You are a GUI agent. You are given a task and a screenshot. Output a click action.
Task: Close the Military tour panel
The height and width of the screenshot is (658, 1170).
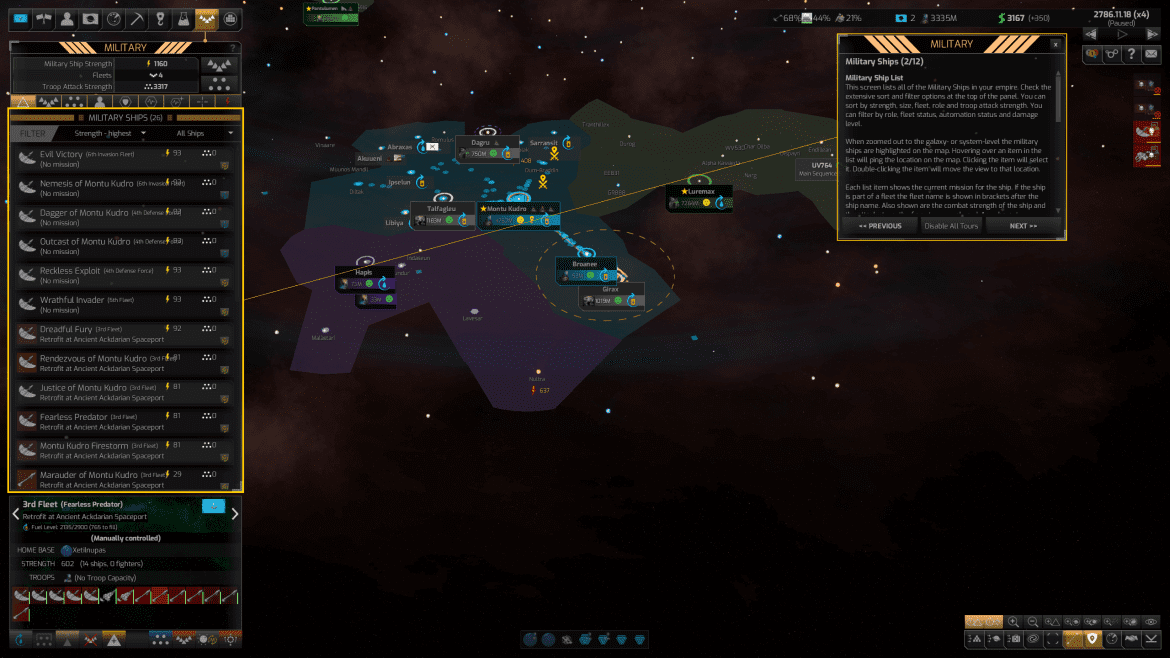(1056, 44)
